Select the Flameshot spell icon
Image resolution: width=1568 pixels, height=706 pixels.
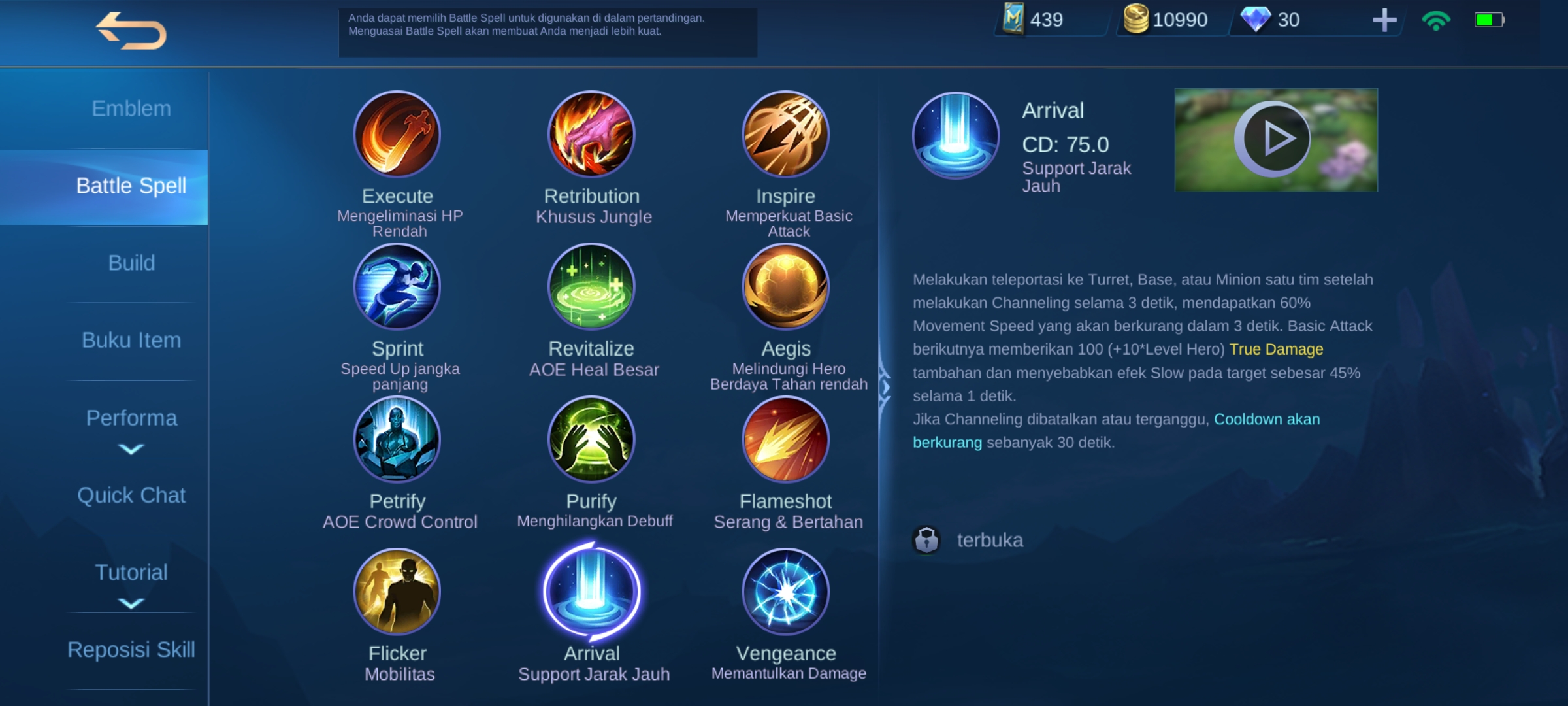[x=785, y=439]
